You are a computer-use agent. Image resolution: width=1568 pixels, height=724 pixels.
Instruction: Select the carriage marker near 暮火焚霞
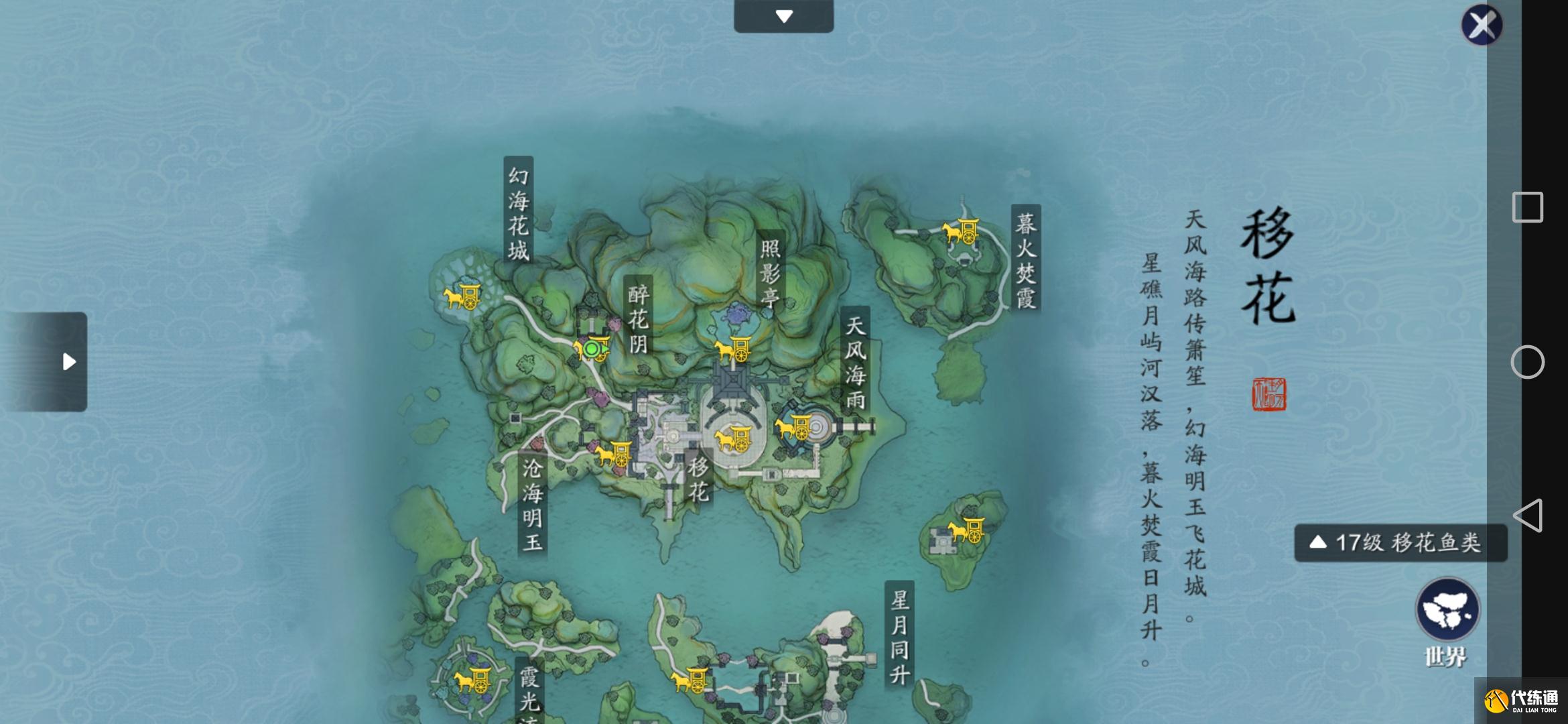(x=962, y=233)
